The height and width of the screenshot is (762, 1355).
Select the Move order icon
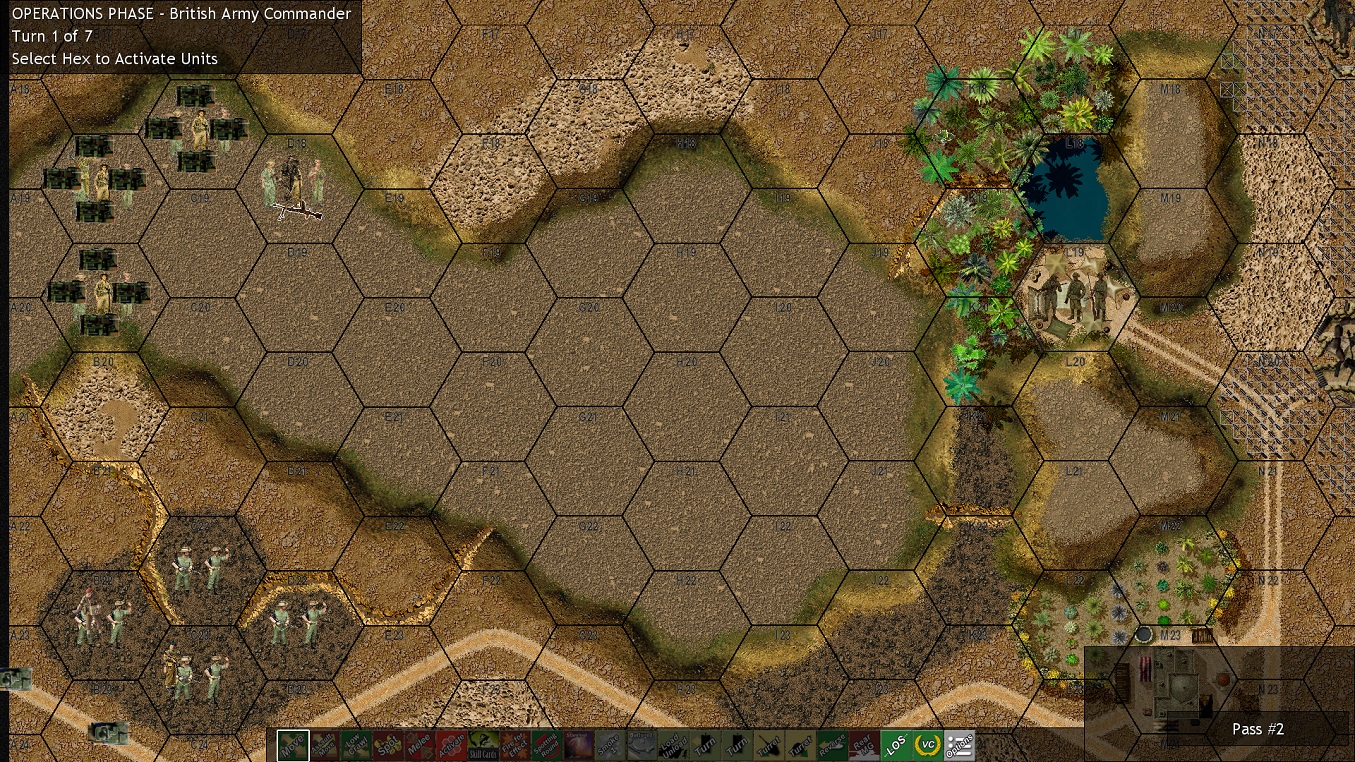click(294, 745)
